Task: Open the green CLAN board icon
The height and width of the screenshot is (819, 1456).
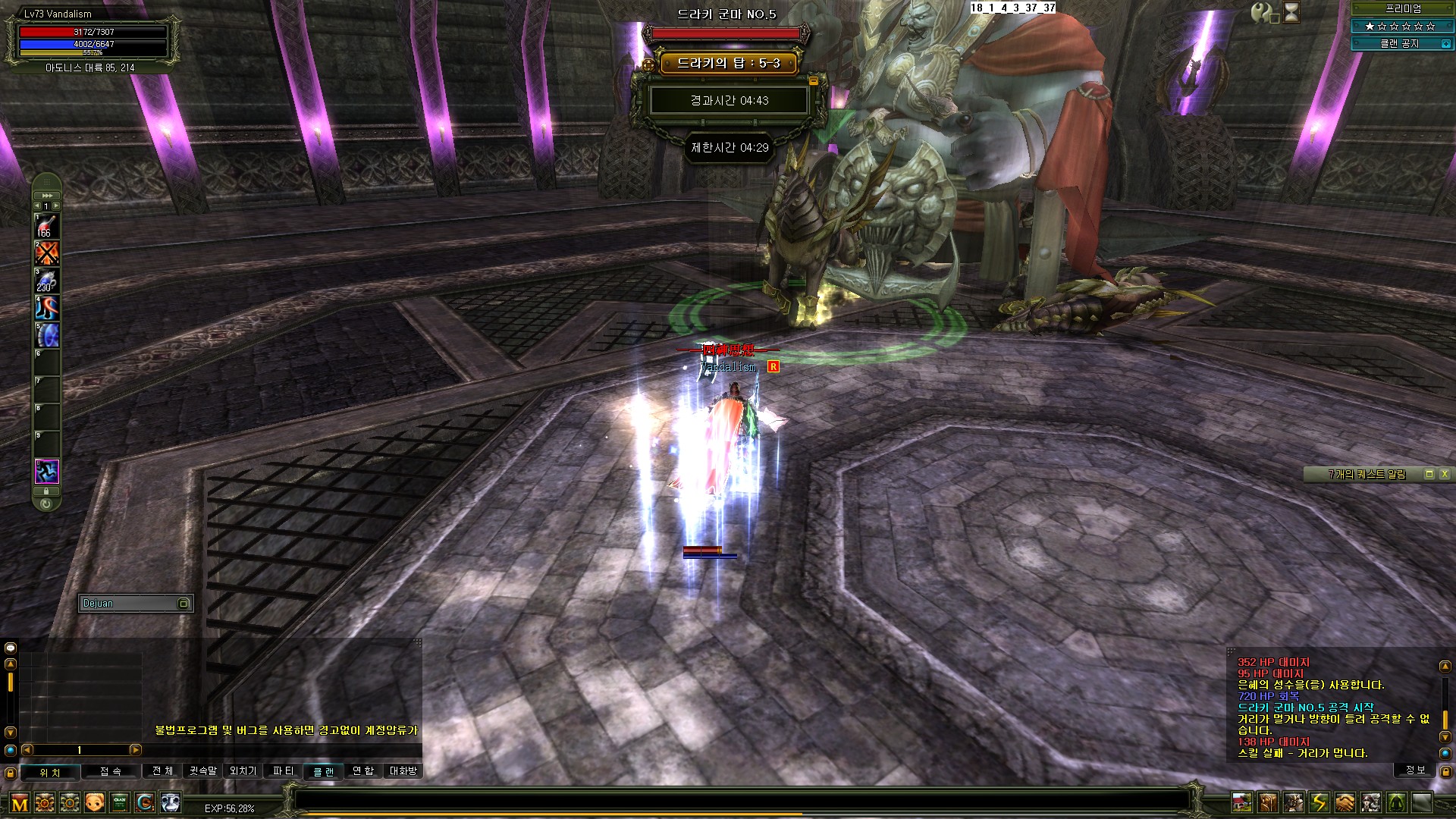Action: pos(120,802)
